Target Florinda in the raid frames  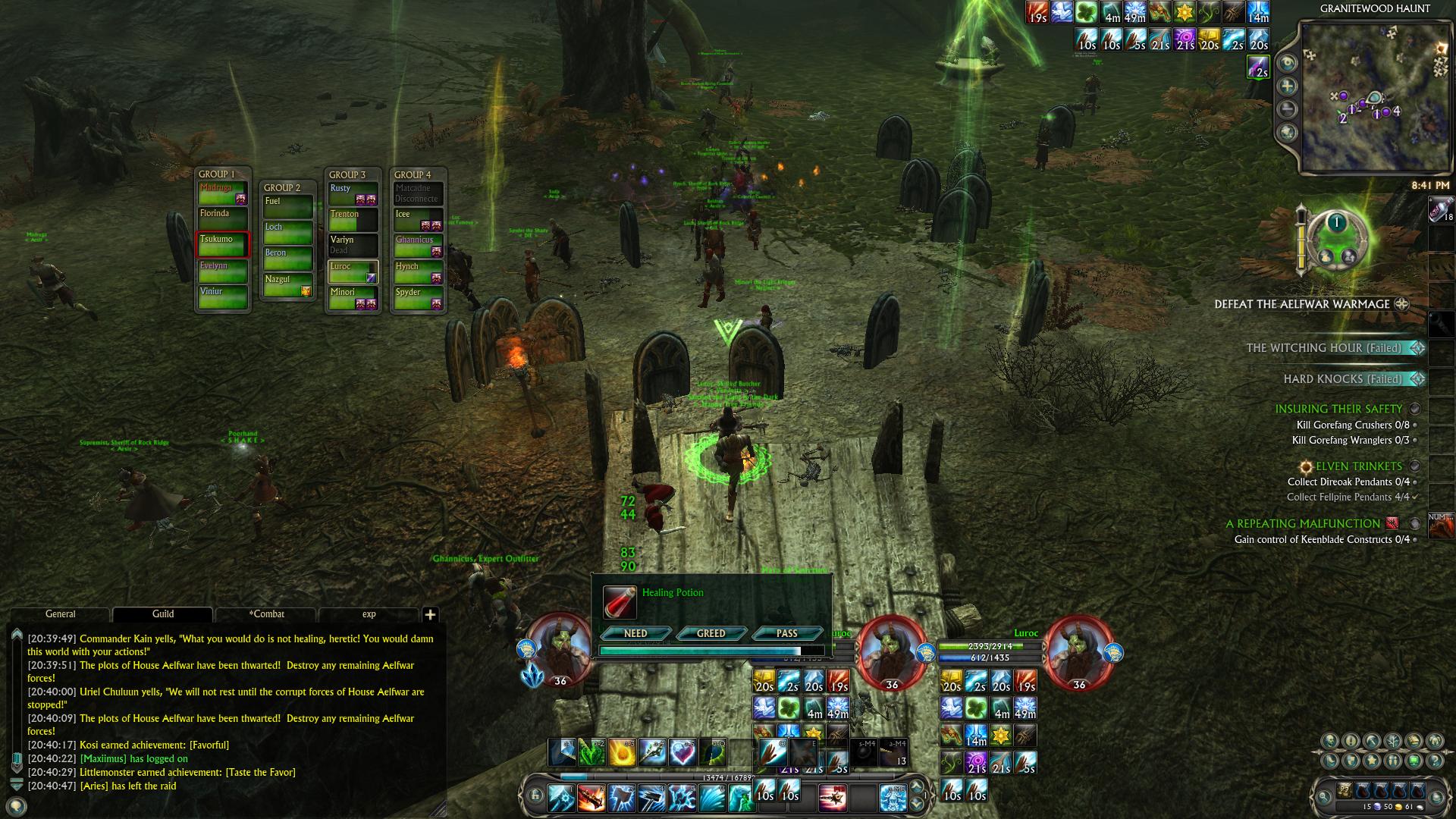click(x=223, y=218)
